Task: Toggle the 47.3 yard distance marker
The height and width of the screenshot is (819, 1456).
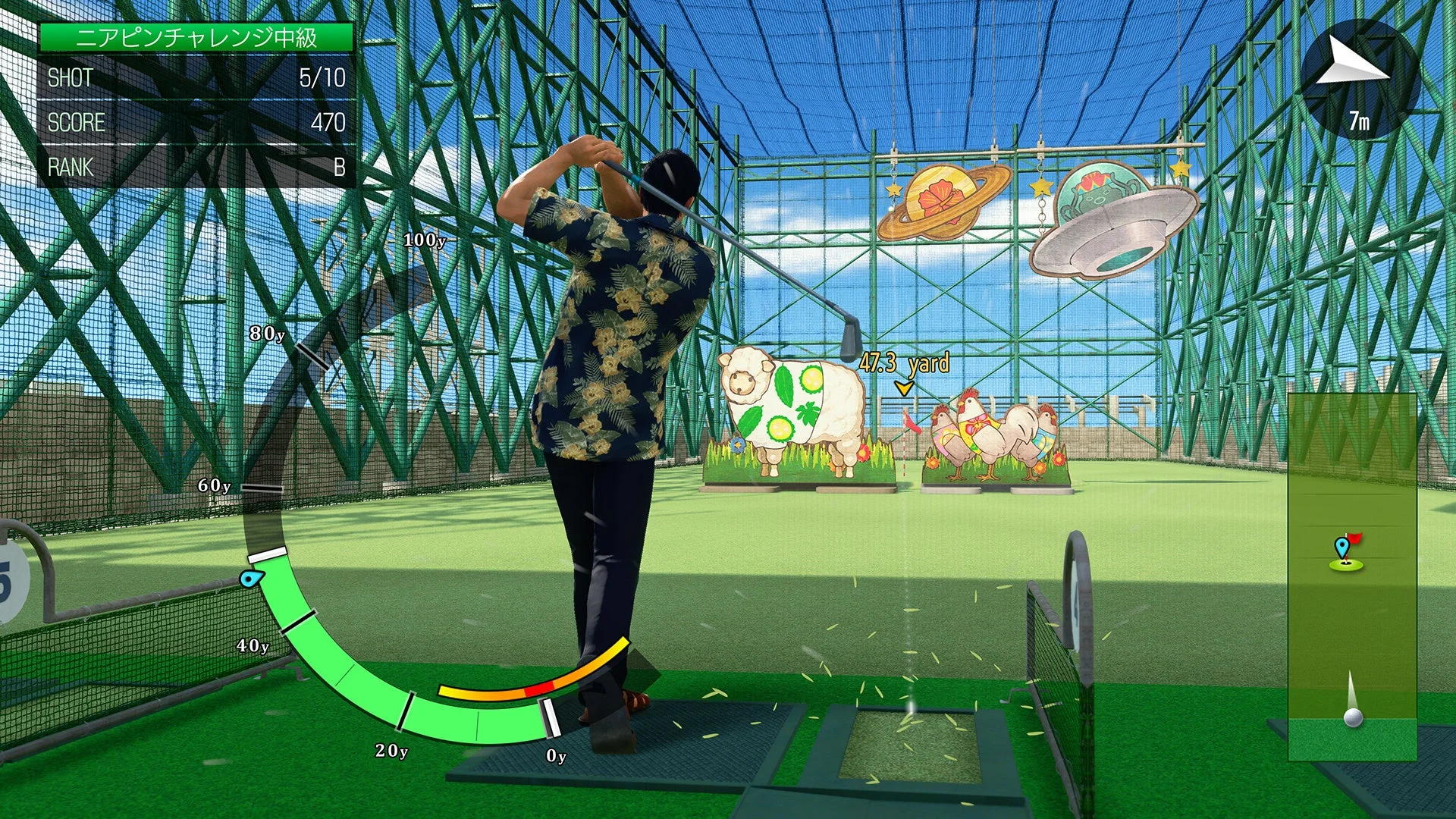Action: 904,364
